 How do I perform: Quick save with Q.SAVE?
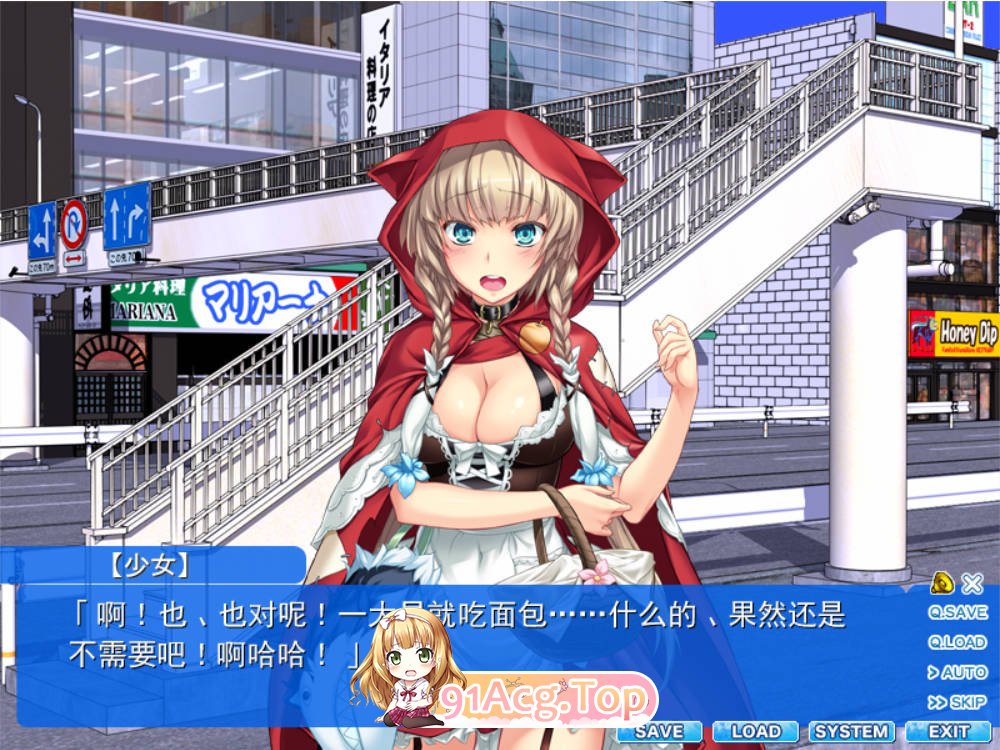point(957,612)
